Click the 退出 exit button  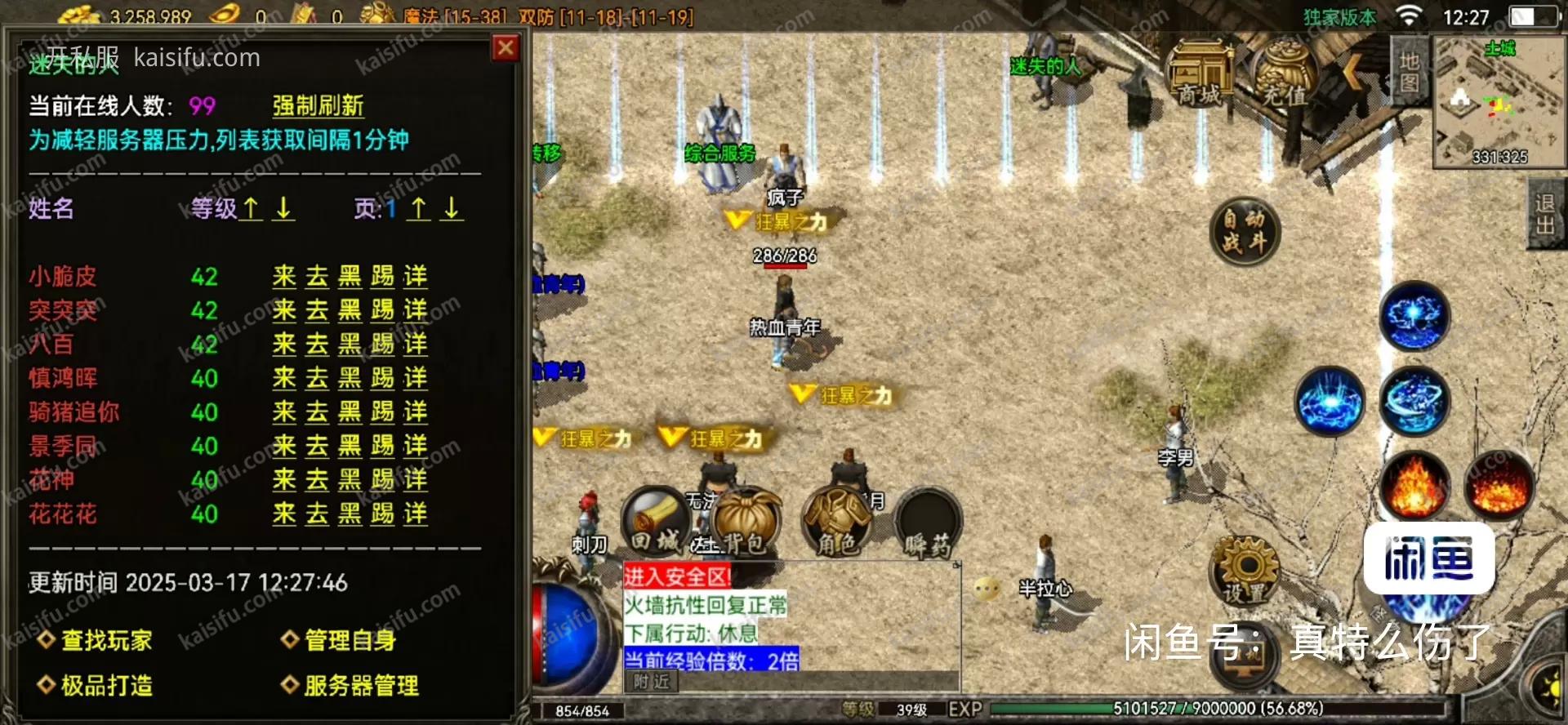(x=1545, y=214)
